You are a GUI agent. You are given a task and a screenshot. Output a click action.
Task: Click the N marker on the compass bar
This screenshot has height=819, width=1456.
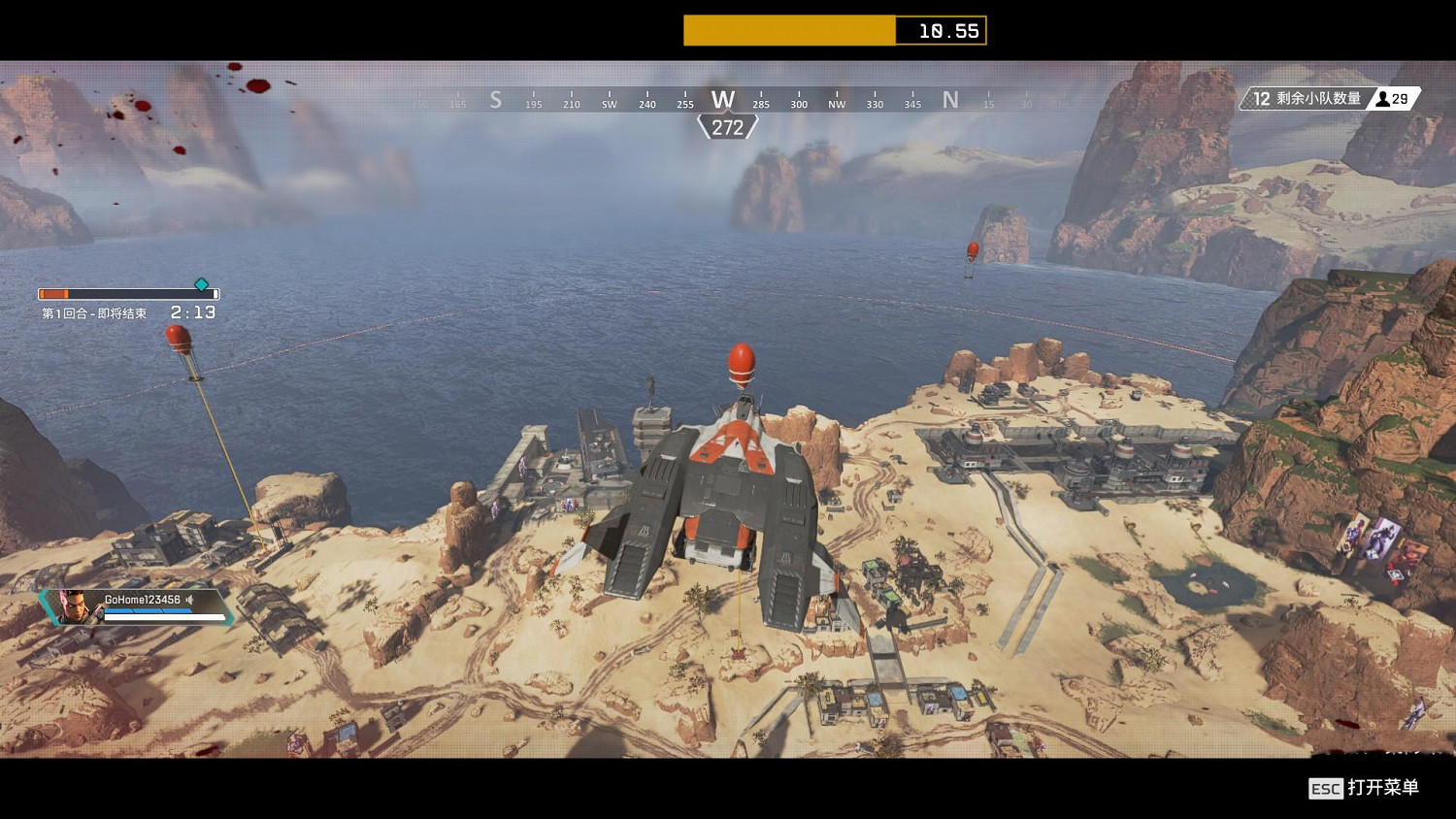(950, 99)
